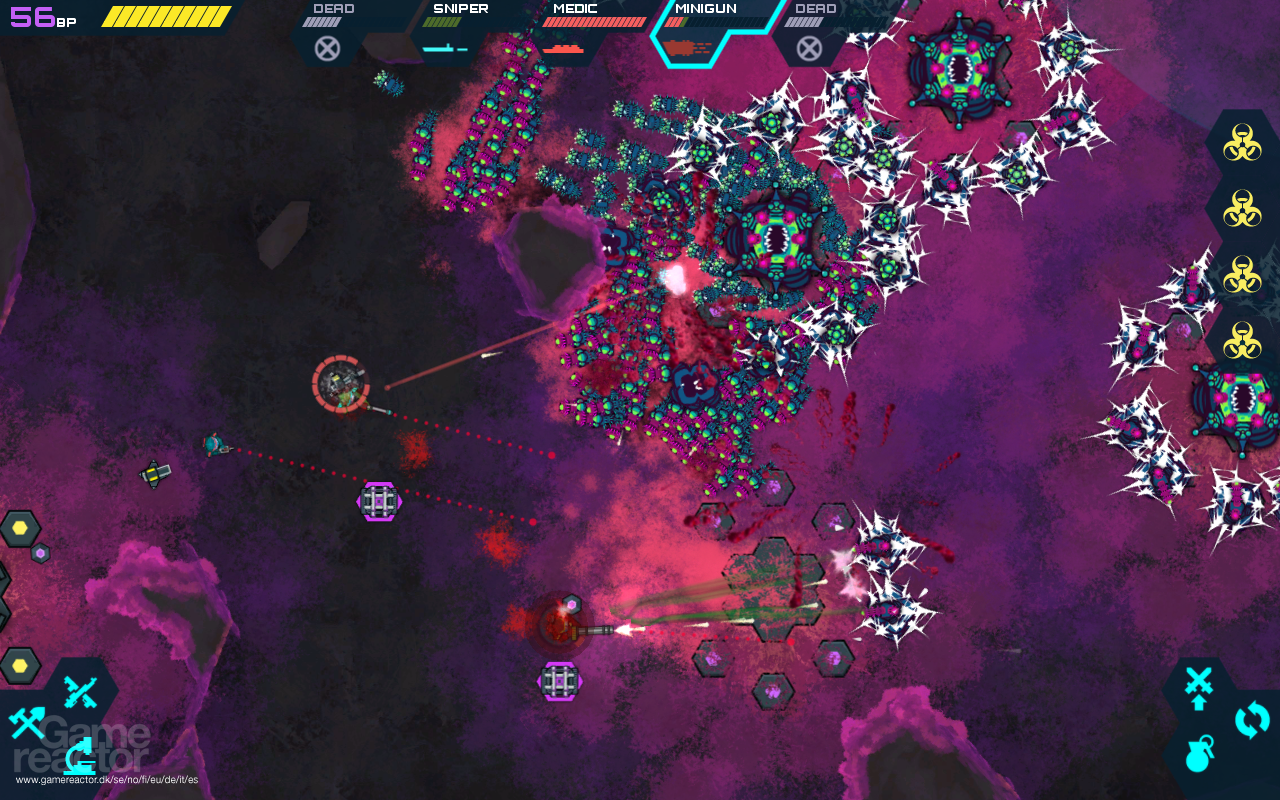
Task: Open the microscope research panel
Action: tap(80, 756)
